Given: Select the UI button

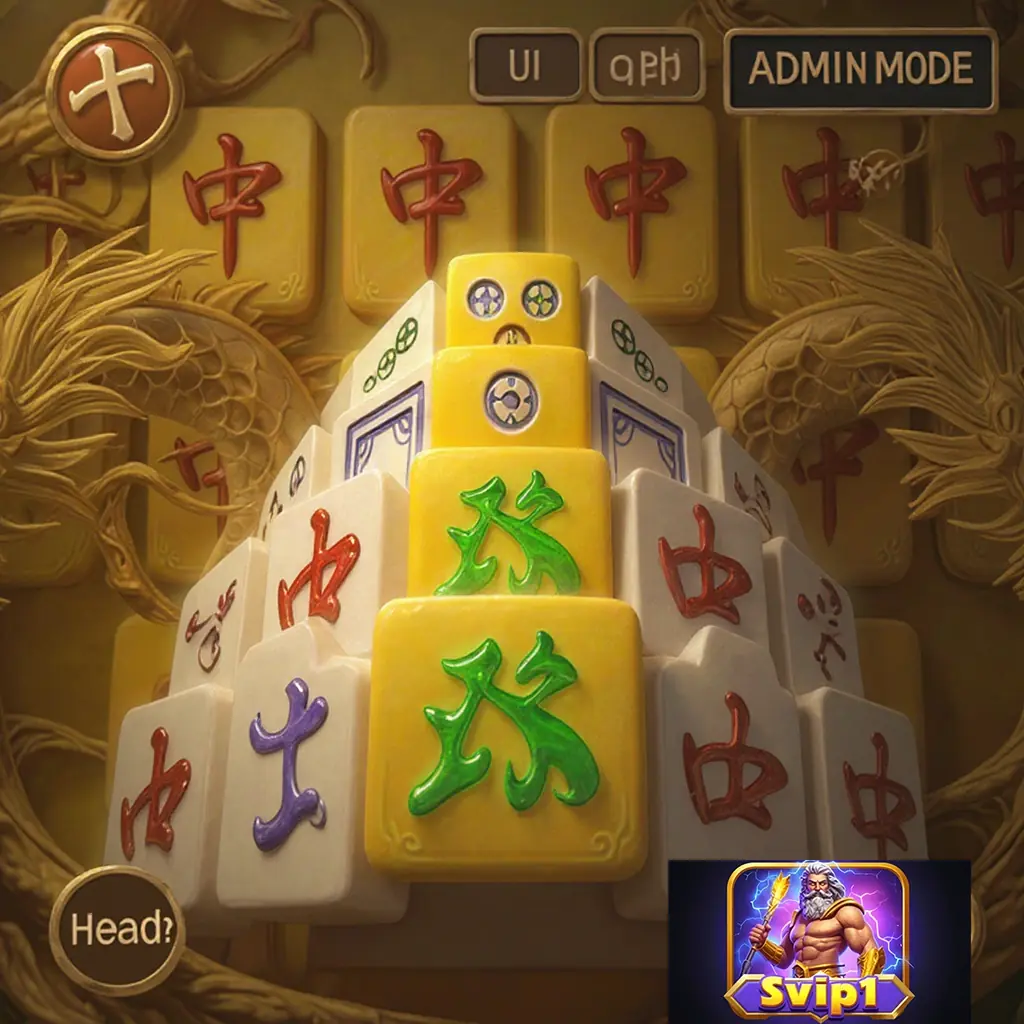Looking at the screenshot, I should pos(525,66).
